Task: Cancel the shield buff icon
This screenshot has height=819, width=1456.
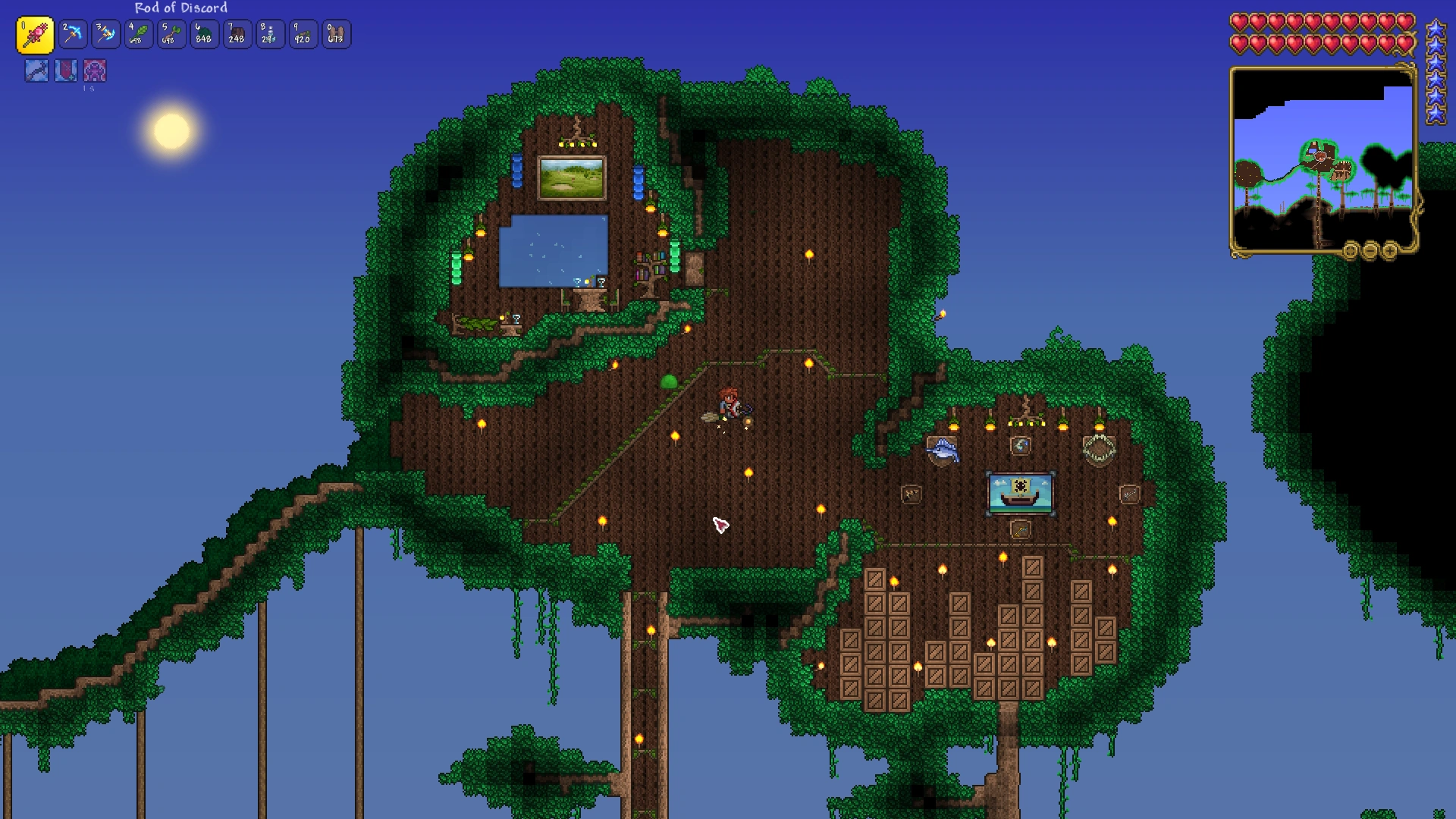Action: click(64, 71)
